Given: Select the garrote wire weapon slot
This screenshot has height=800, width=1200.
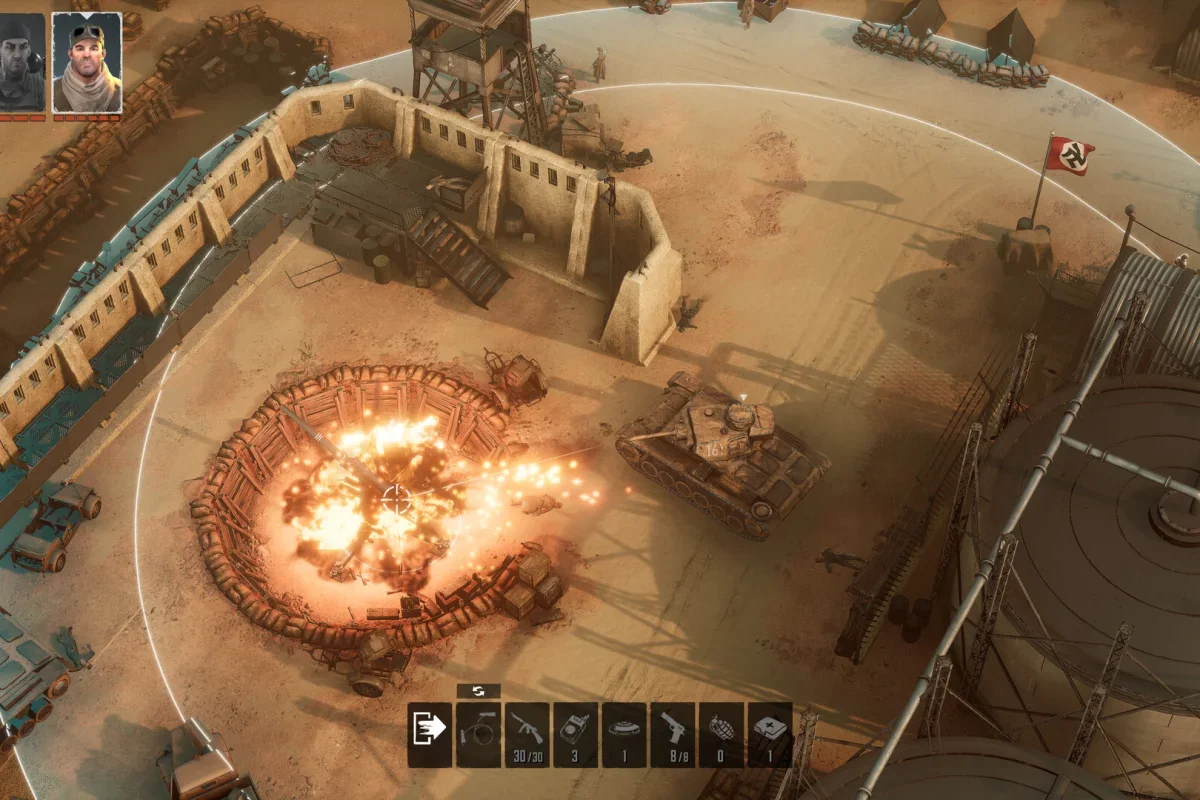Looking at the screenshot, I should click(x=478, y=734).
